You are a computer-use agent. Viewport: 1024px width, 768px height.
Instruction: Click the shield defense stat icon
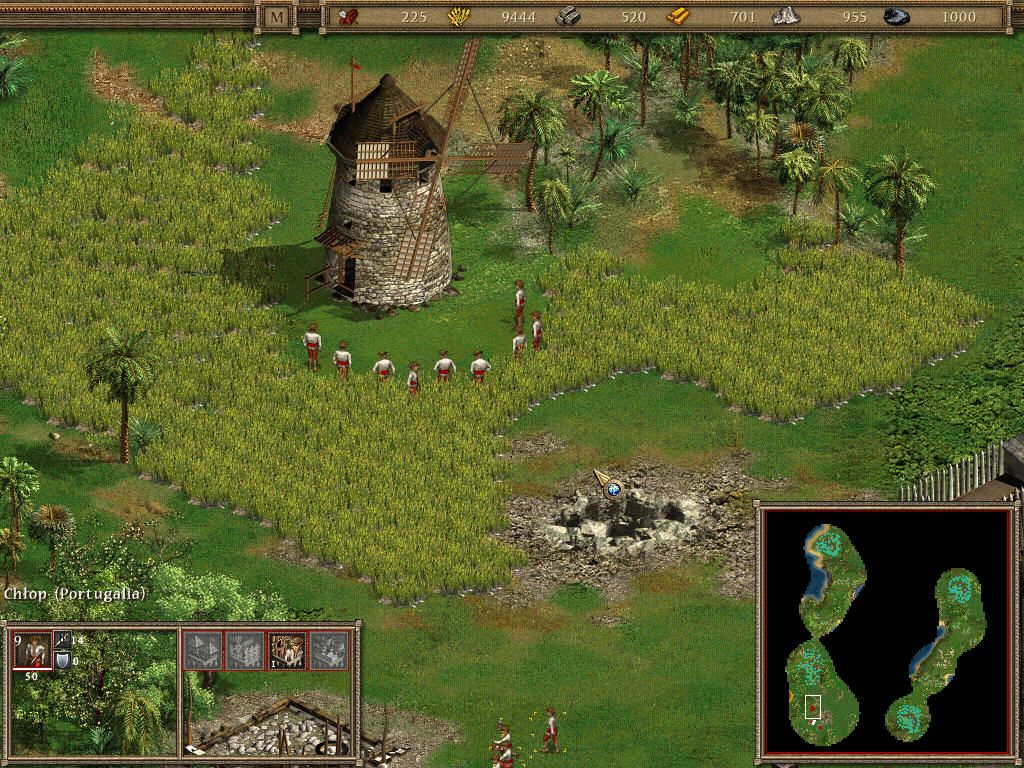(61, 661)
